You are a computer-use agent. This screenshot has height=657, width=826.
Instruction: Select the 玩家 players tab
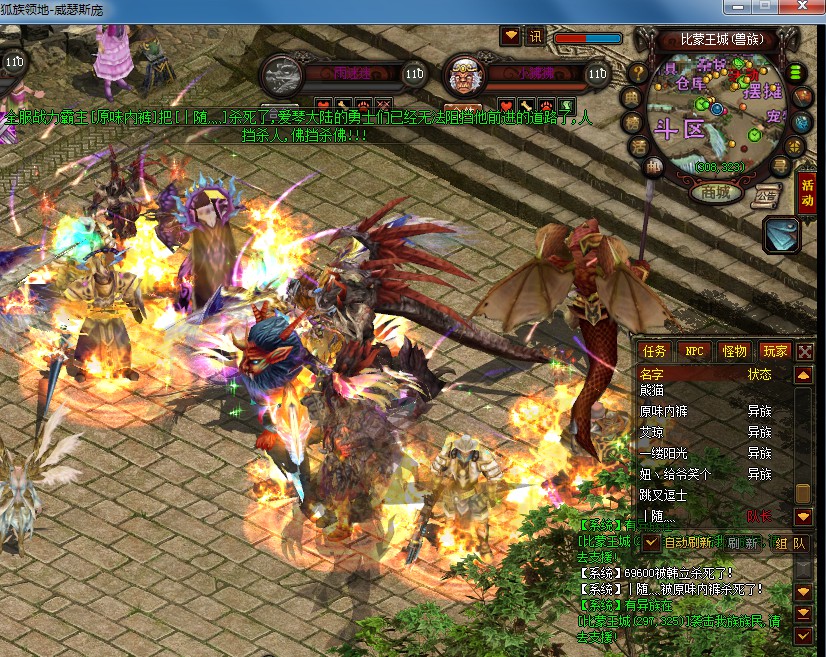[775, 351]
